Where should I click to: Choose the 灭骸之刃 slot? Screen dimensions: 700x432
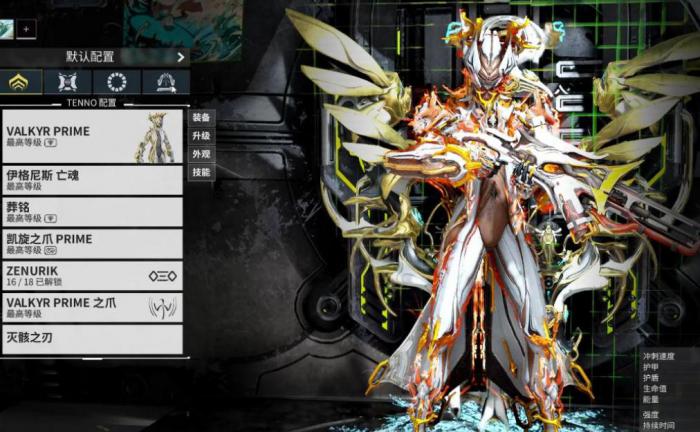[92, 339]
